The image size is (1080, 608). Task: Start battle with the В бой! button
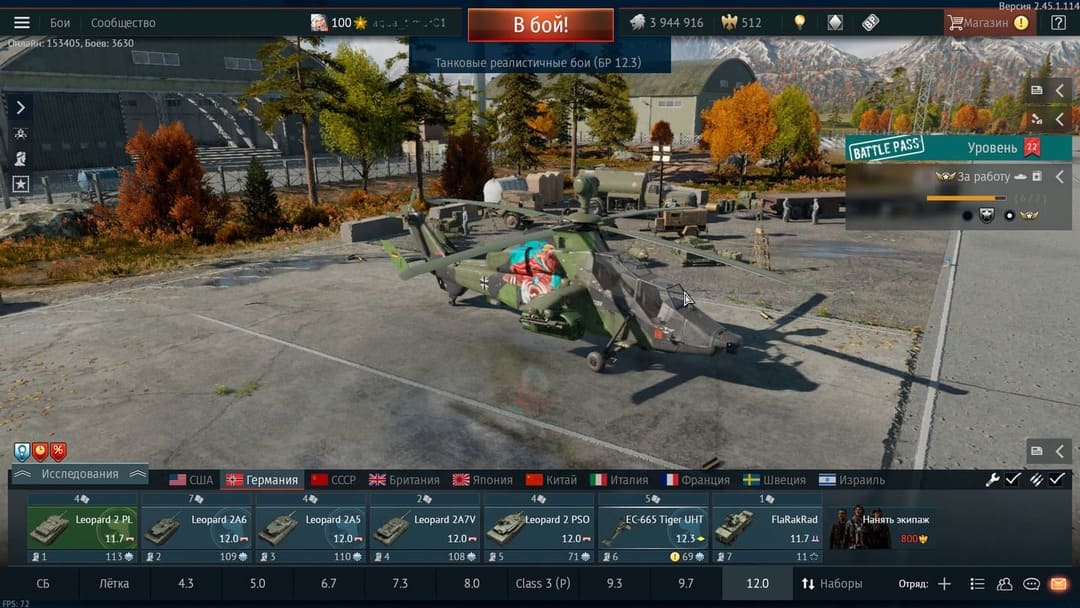(540, 24)
